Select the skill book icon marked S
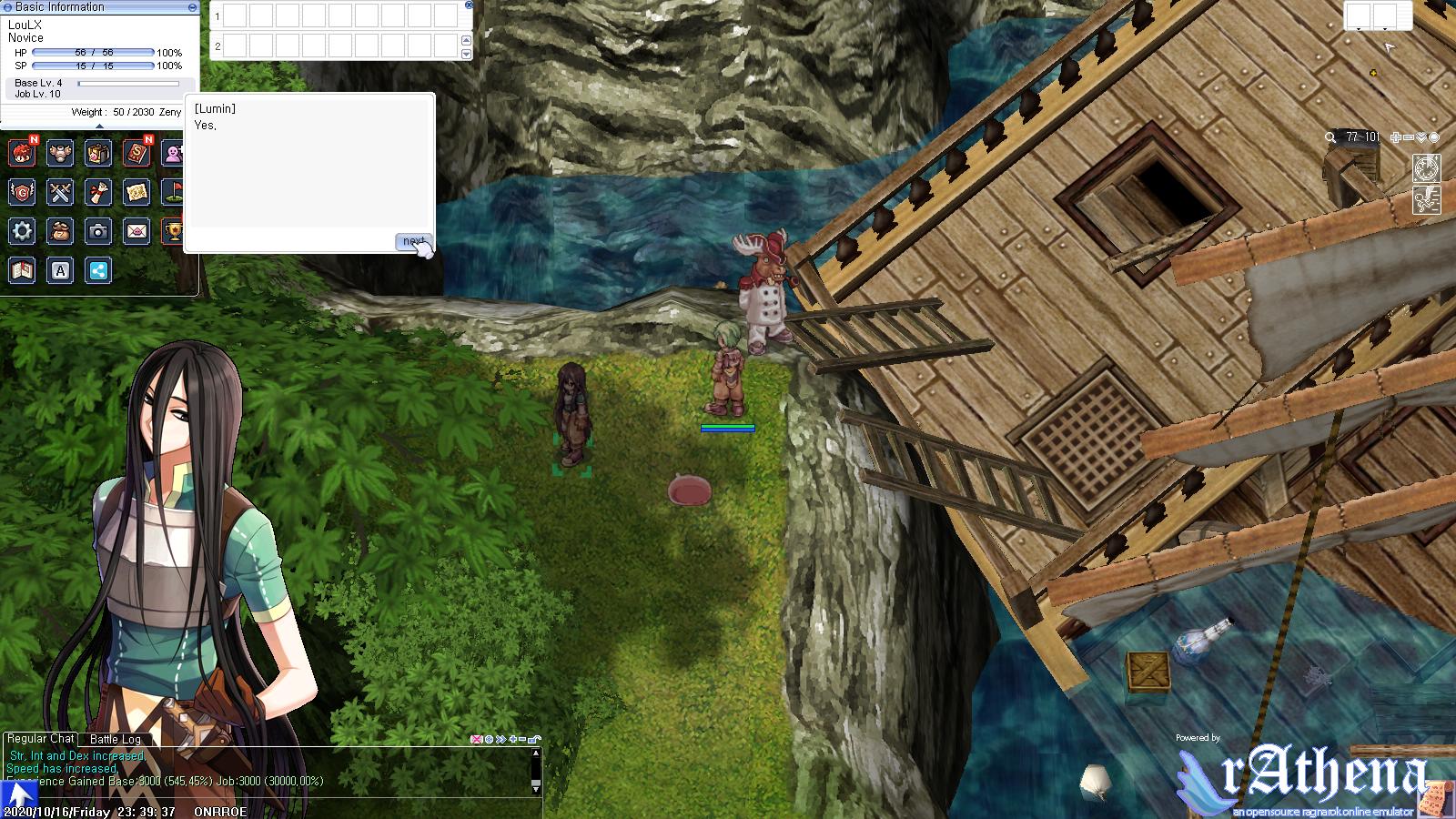The image size is (1456, 819). click(136, 154)
